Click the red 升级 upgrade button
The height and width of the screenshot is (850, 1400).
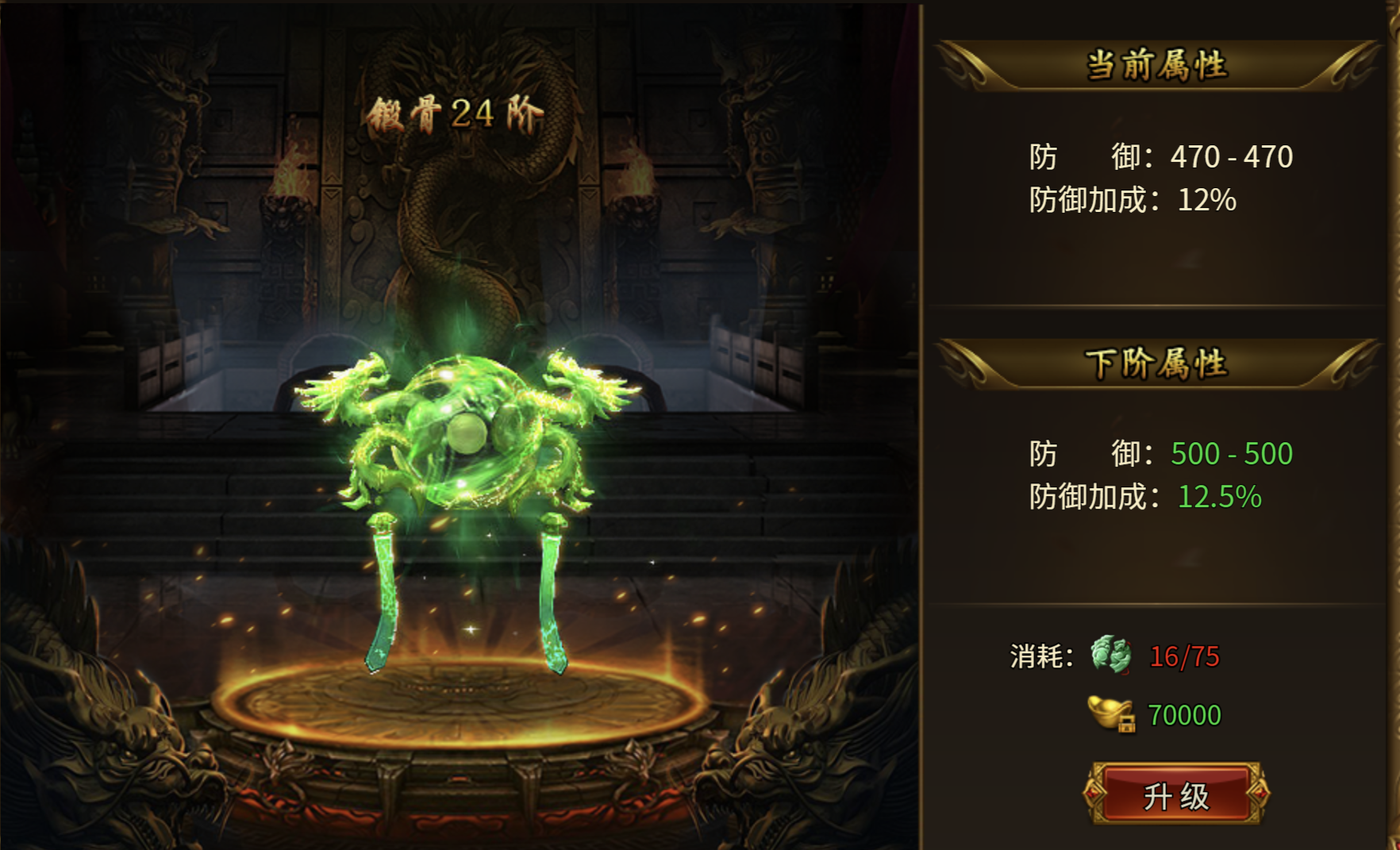(1176, 794)
